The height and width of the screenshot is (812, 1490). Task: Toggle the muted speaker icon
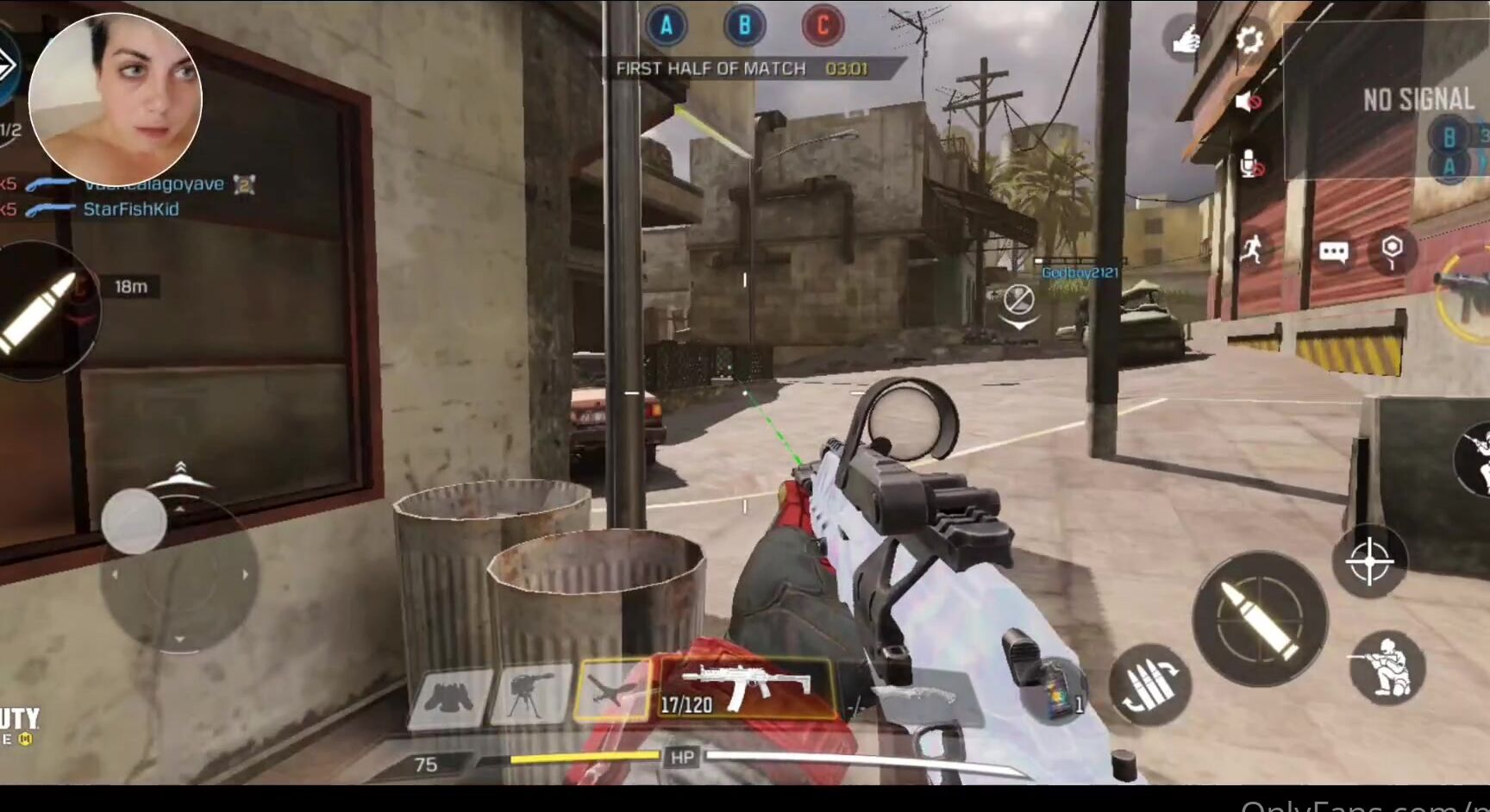click(x=1248, y=103)
